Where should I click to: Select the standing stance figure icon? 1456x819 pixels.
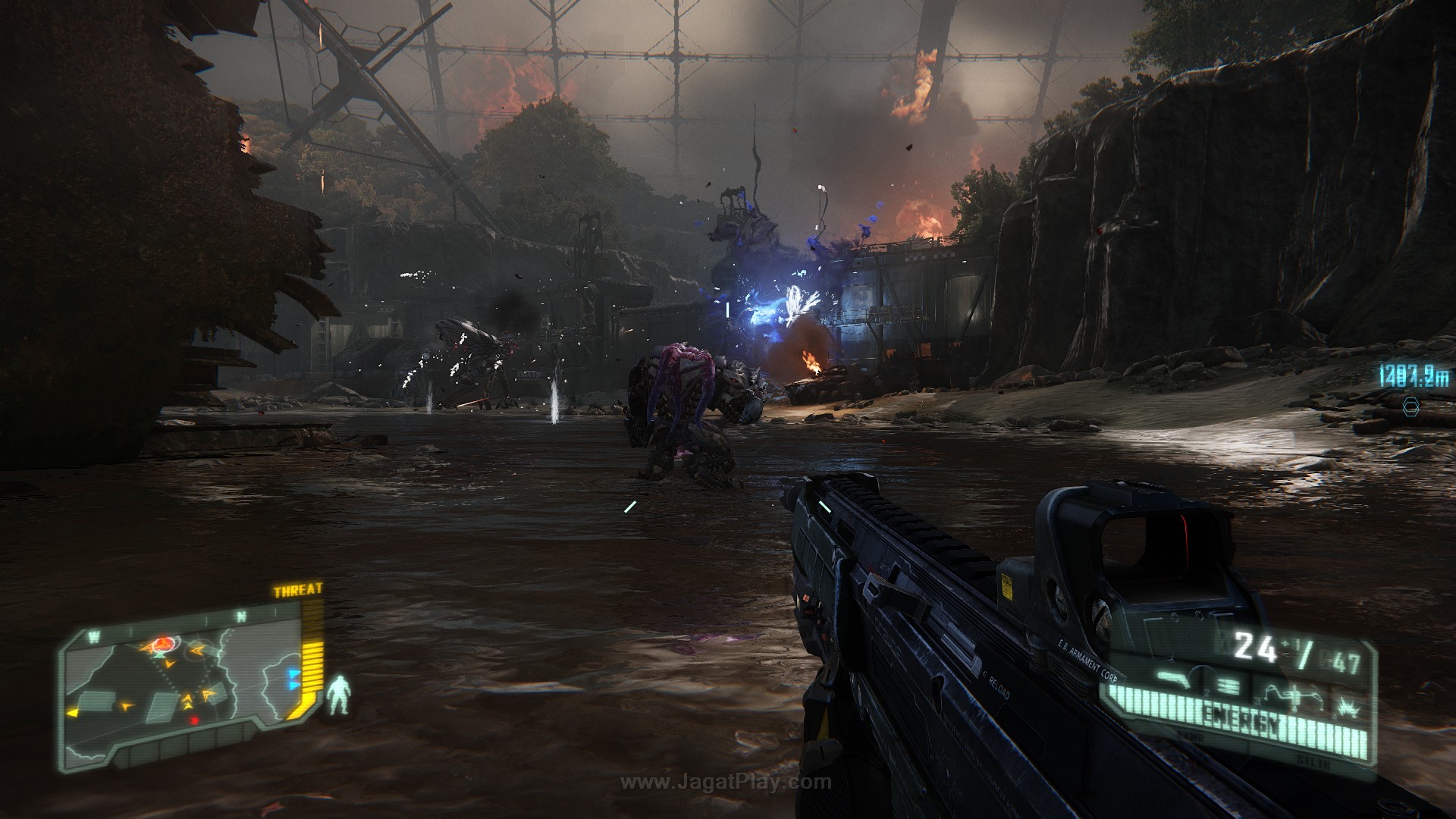[339, 695]
